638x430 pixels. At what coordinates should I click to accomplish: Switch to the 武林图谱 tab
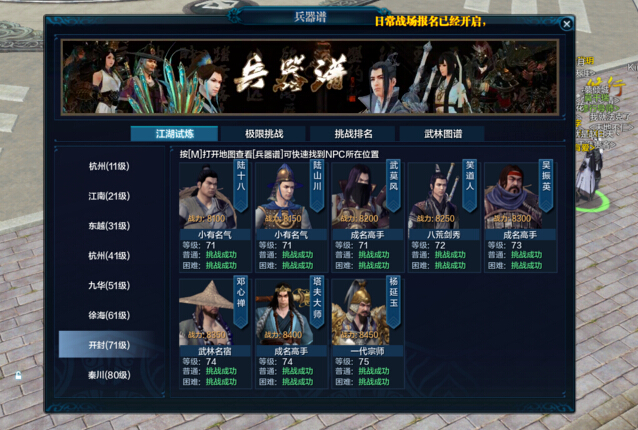tap(441, 134)
